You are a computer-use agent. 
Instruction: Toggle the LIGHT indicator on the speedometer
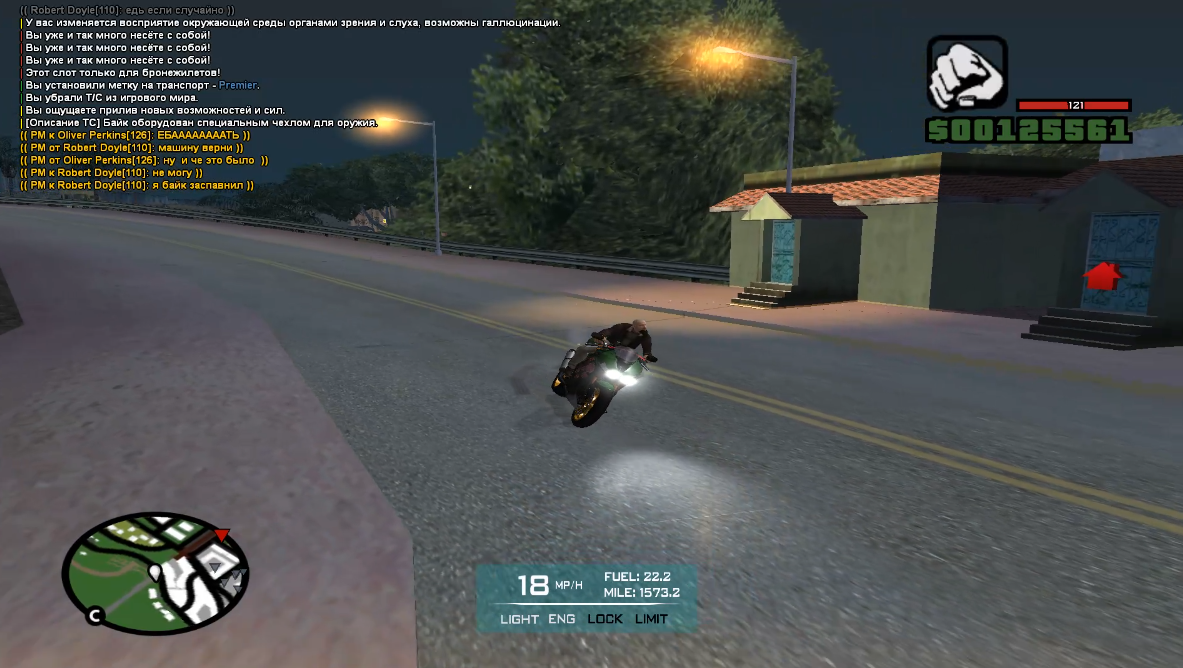click(x=519, y=619)
